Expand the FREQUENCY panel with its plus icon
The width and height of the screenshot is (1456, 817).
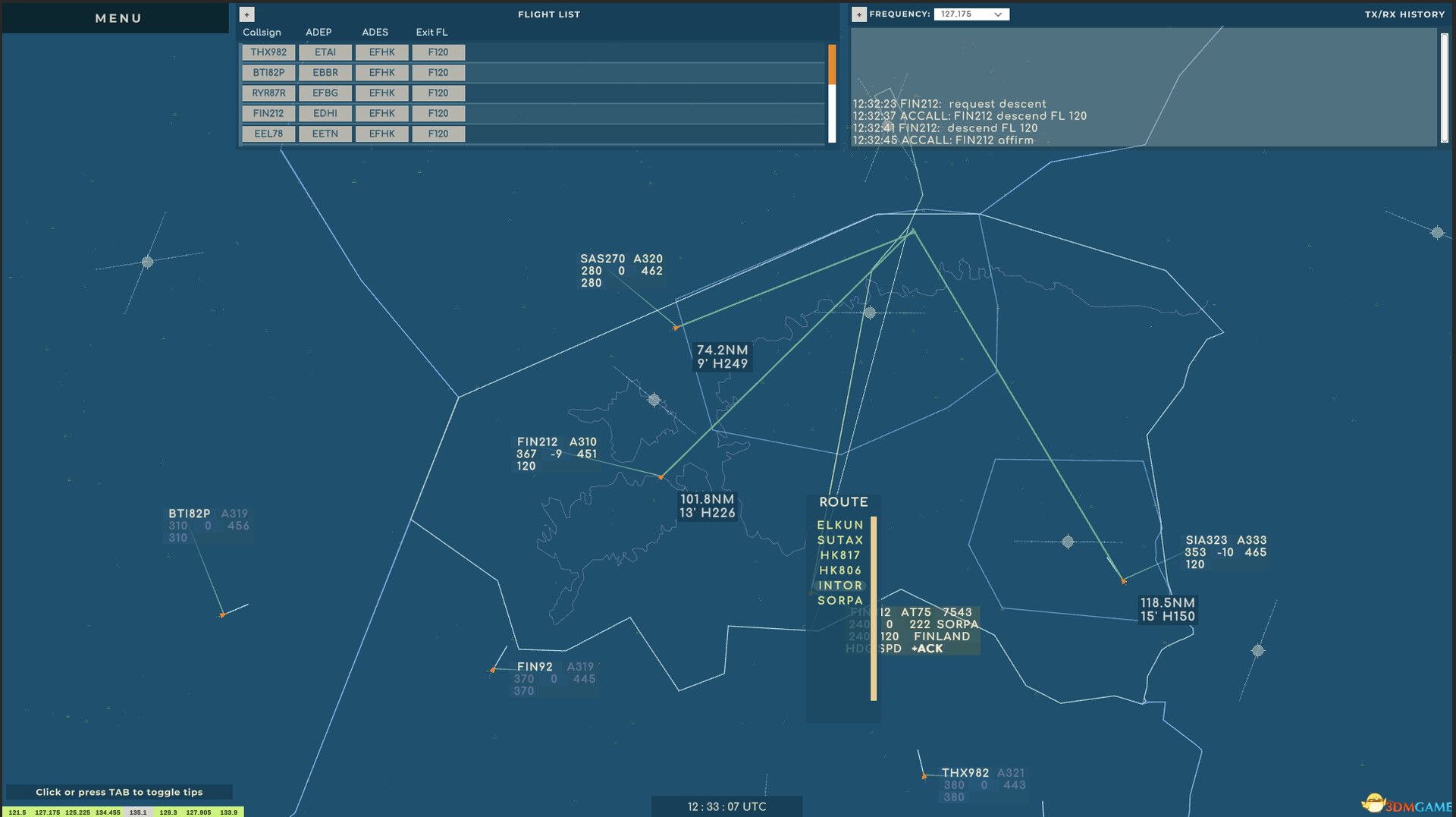point(858,14)
